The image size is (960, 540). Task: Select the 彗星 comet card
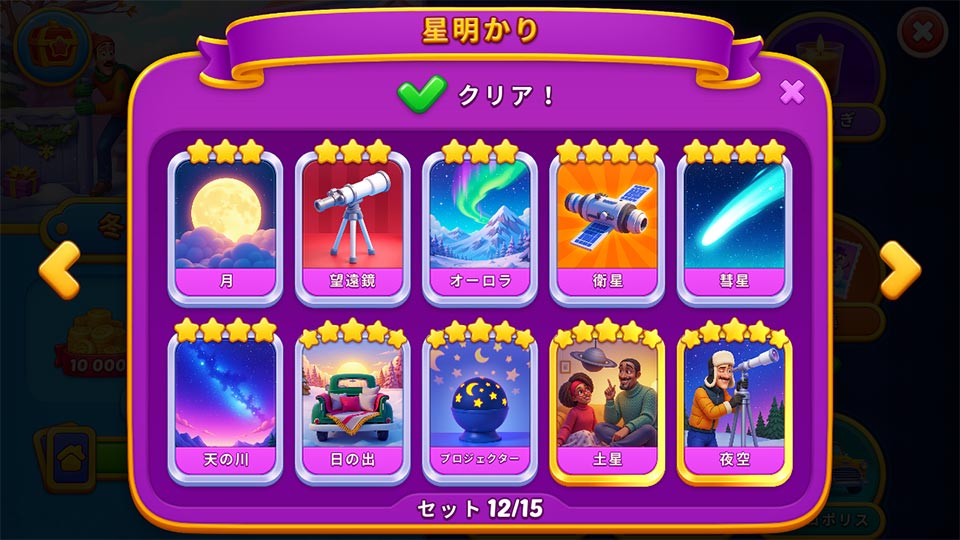click(x=734, y=225)
